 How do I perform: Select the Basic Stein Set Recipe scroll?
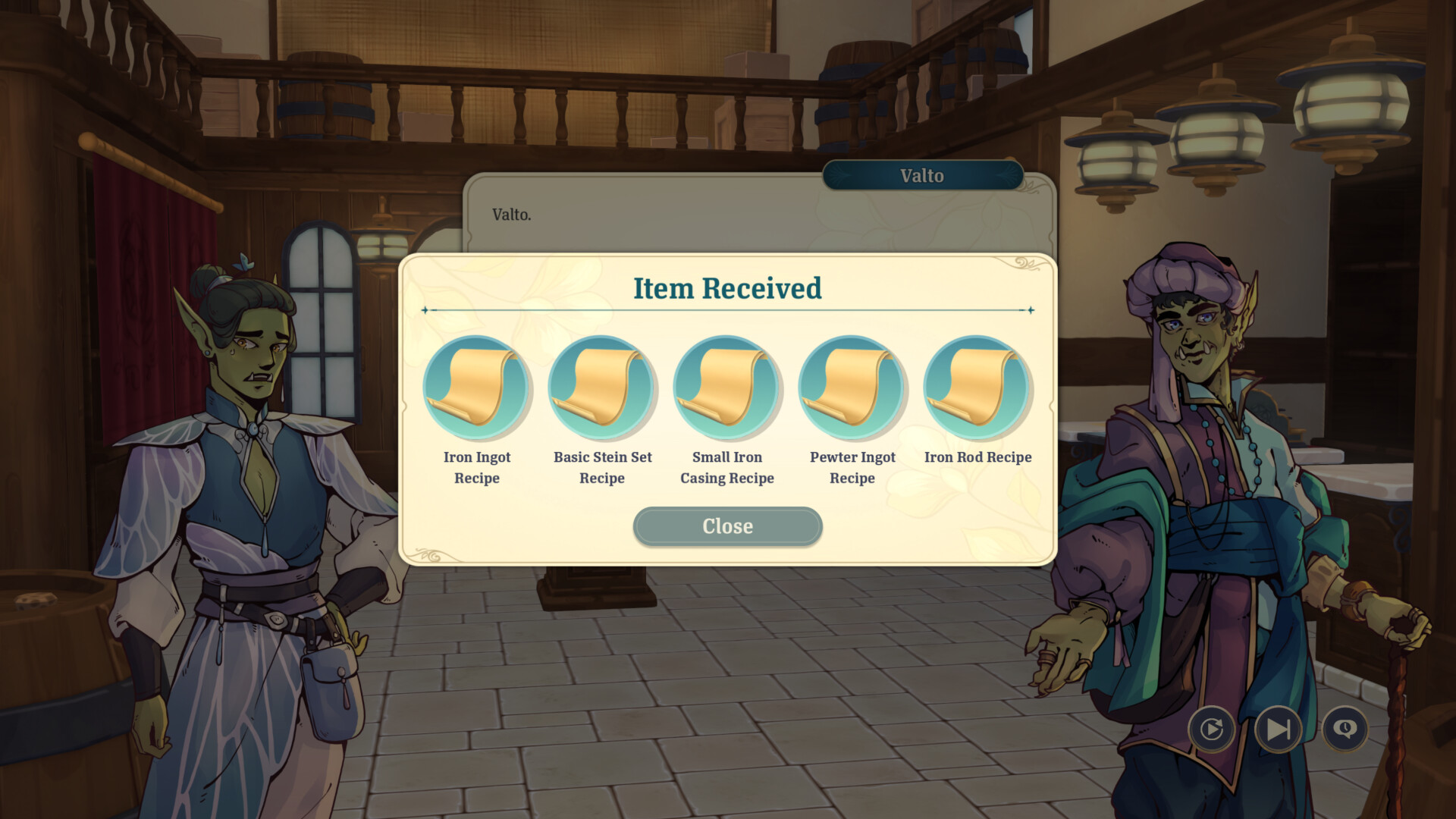[602, 388]
